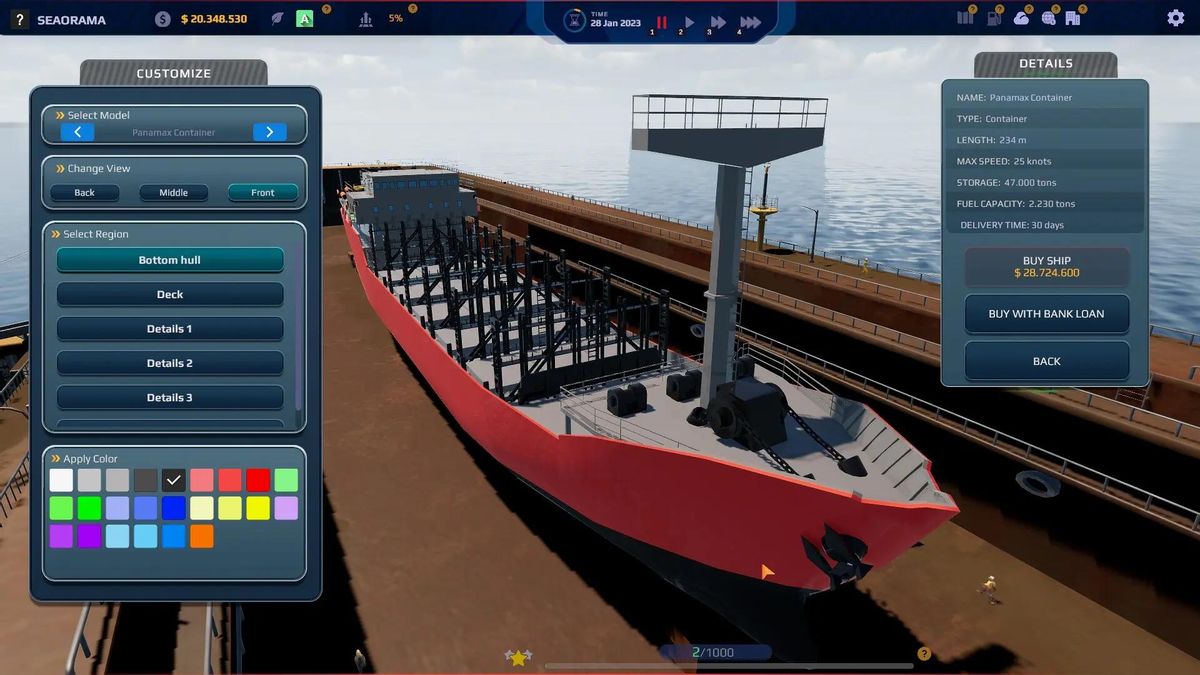1200x675 pixels.
Task: Change the view to Middle
Action: pyautogui.click(x=173, y=192)
